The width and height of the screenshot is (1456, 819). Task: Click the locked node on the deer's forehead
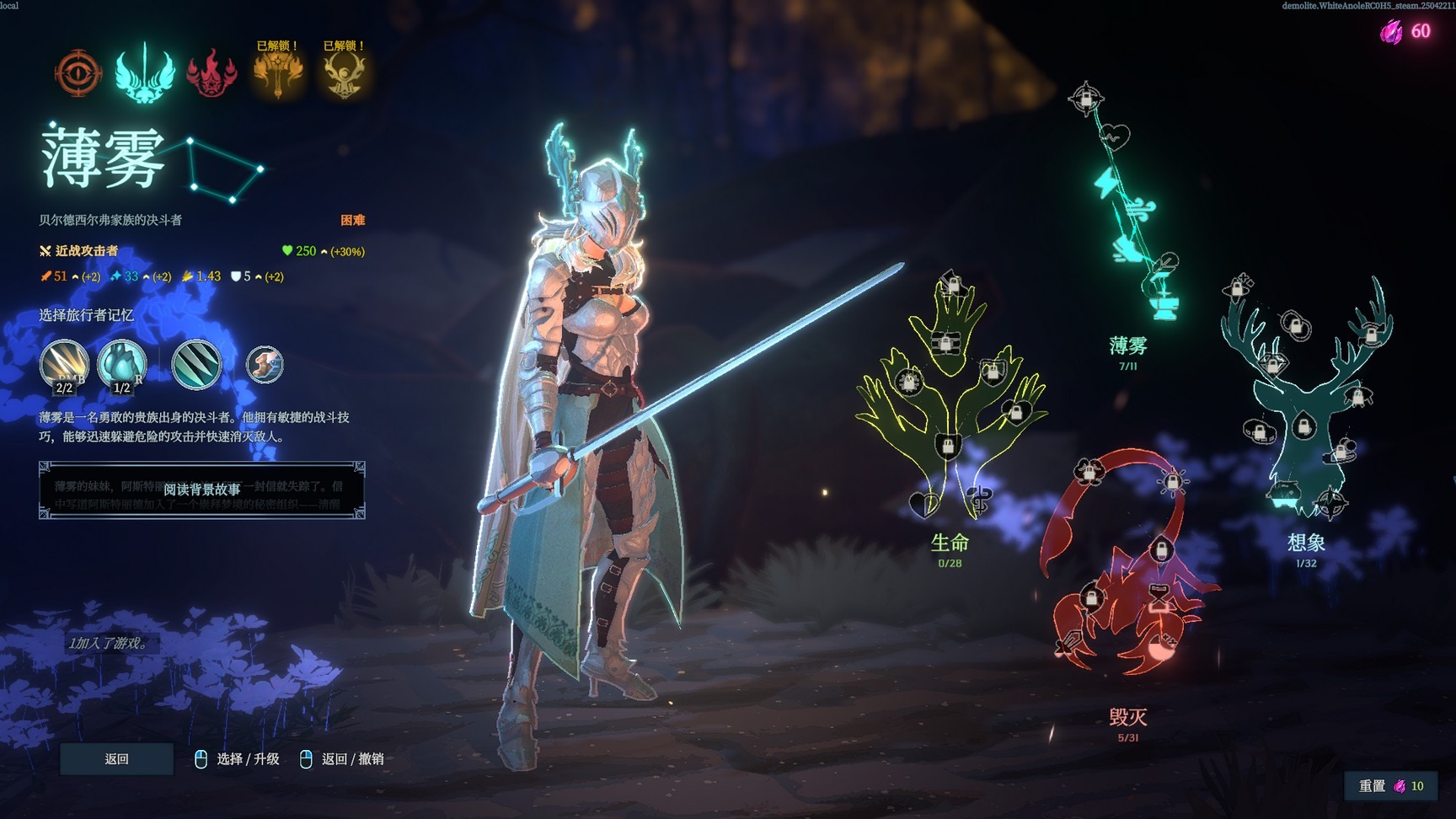tap(1303, 427)
